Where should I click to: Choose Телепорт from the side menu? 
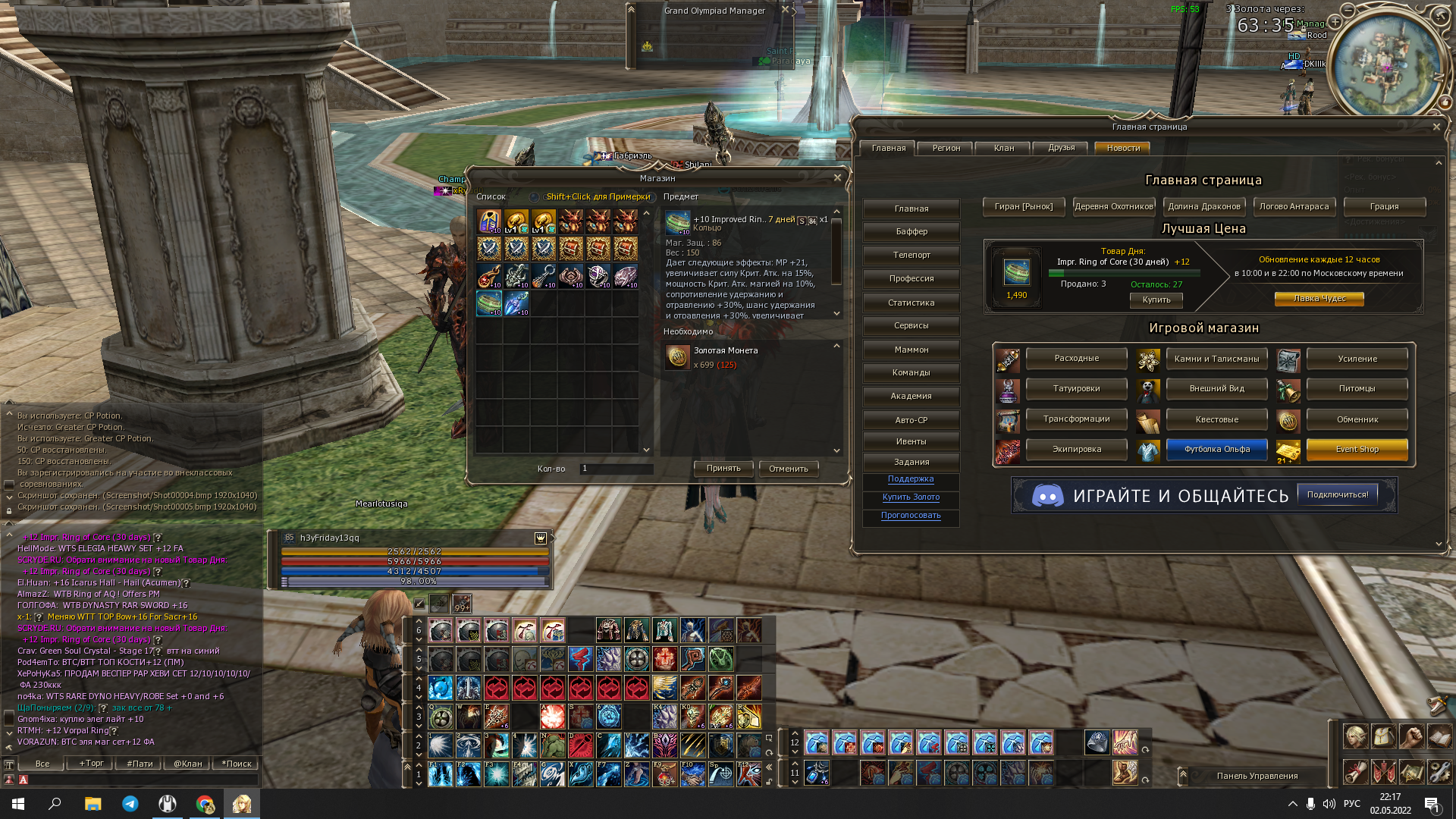[911, 255]
